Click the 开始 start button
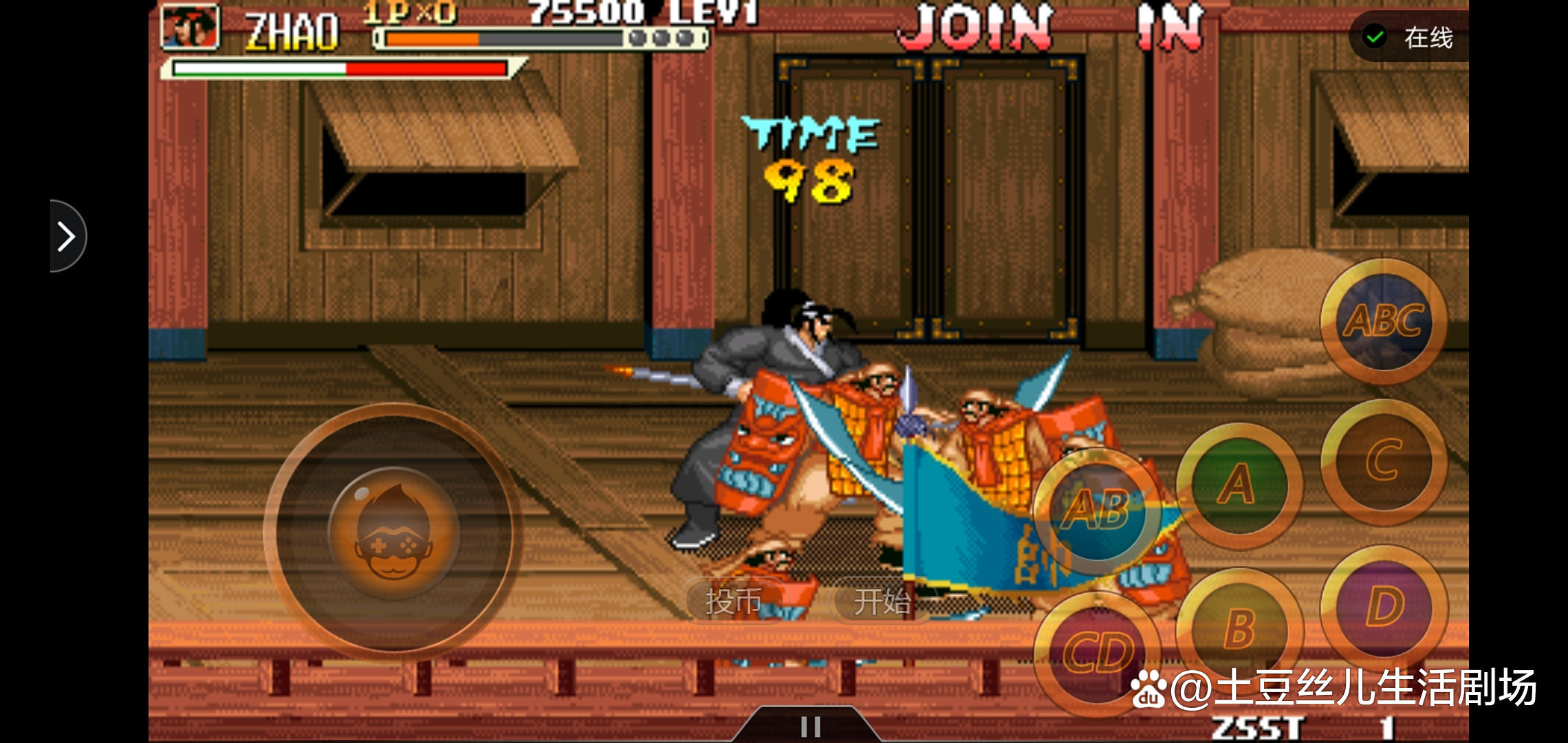Image resolution: width=1568 pixels, height=743 pixels. click(x=882, y=601)
